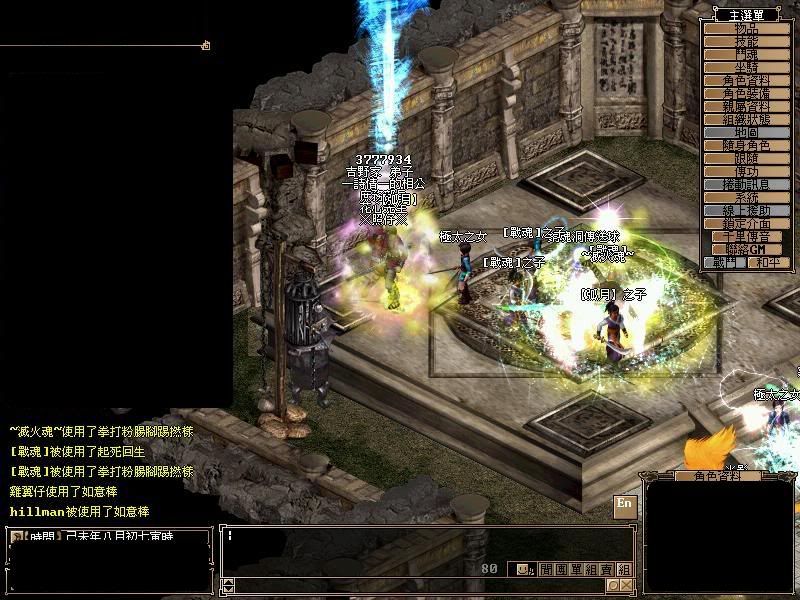Toggle 鎖定介面 lock interface
The image size is (800, 600).
[x=745, y=223]
